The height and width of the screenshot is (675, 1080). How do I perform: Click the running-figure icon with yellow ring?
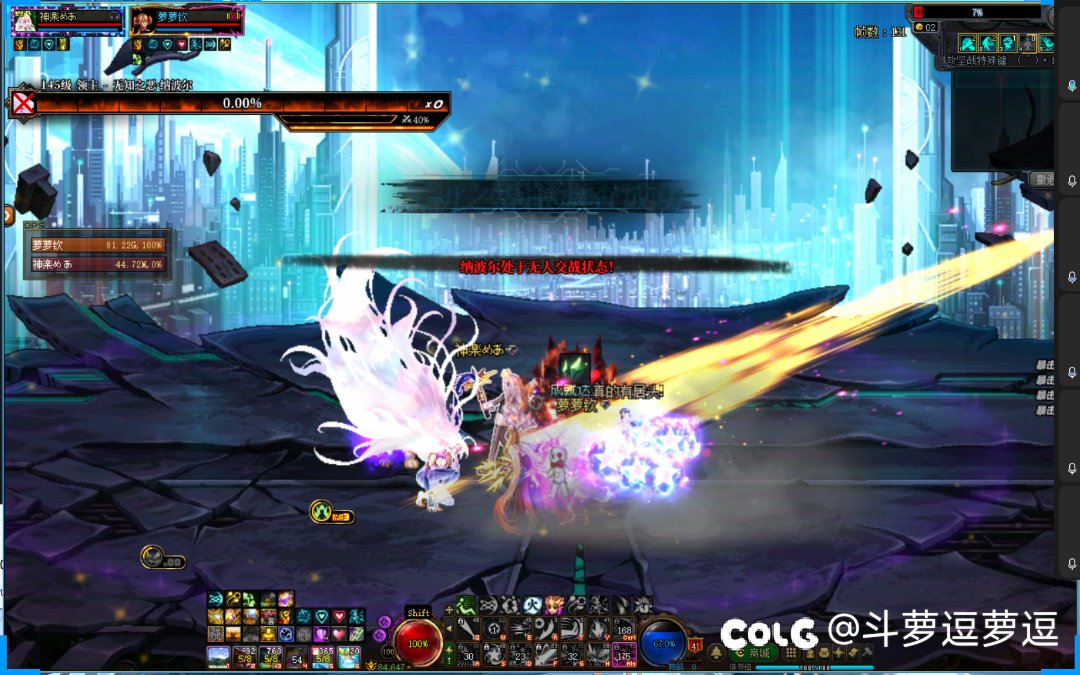click(x=322, y=511)
